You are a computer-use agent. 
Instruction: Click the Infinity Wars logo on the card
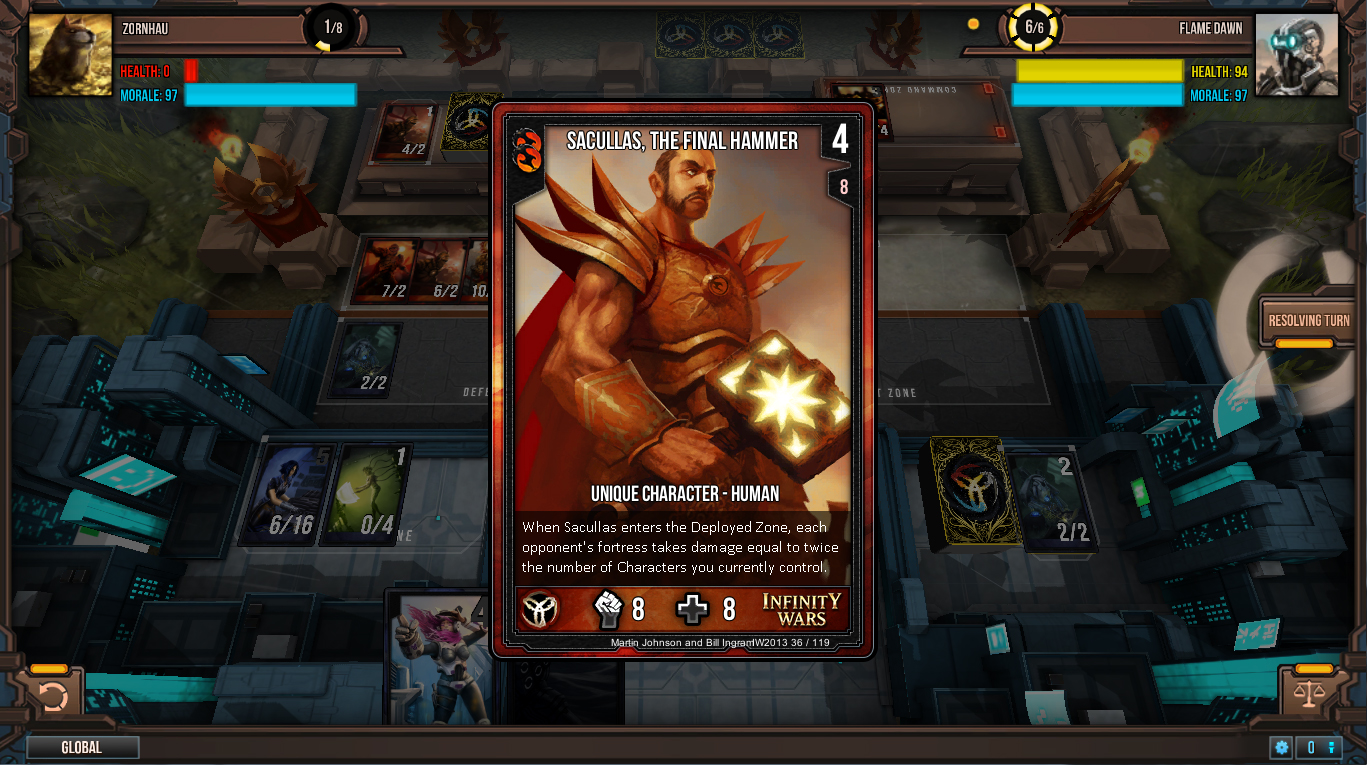pos(800,609)
